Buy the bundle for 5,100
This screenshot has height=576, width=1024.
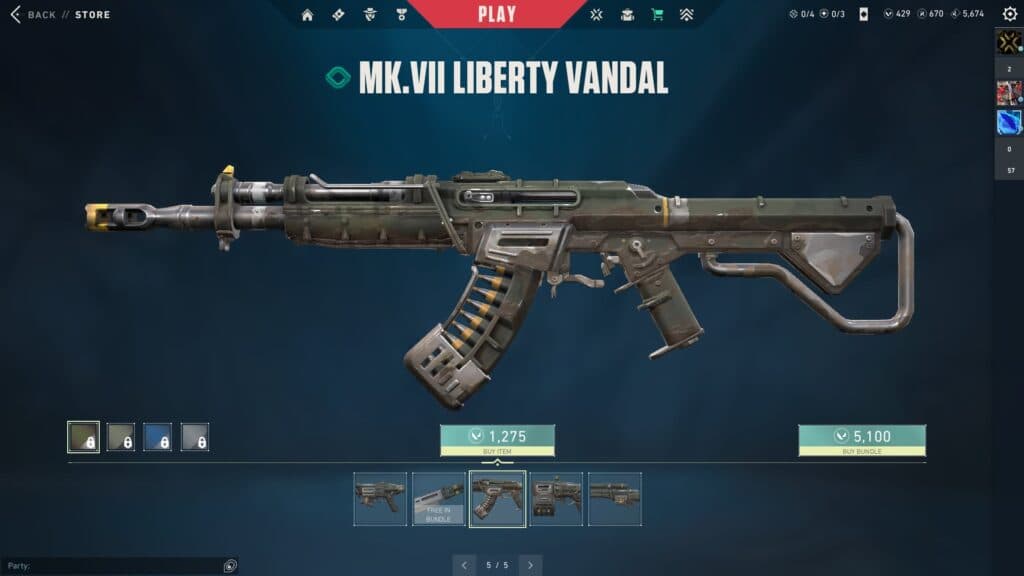tap(861, 440)
